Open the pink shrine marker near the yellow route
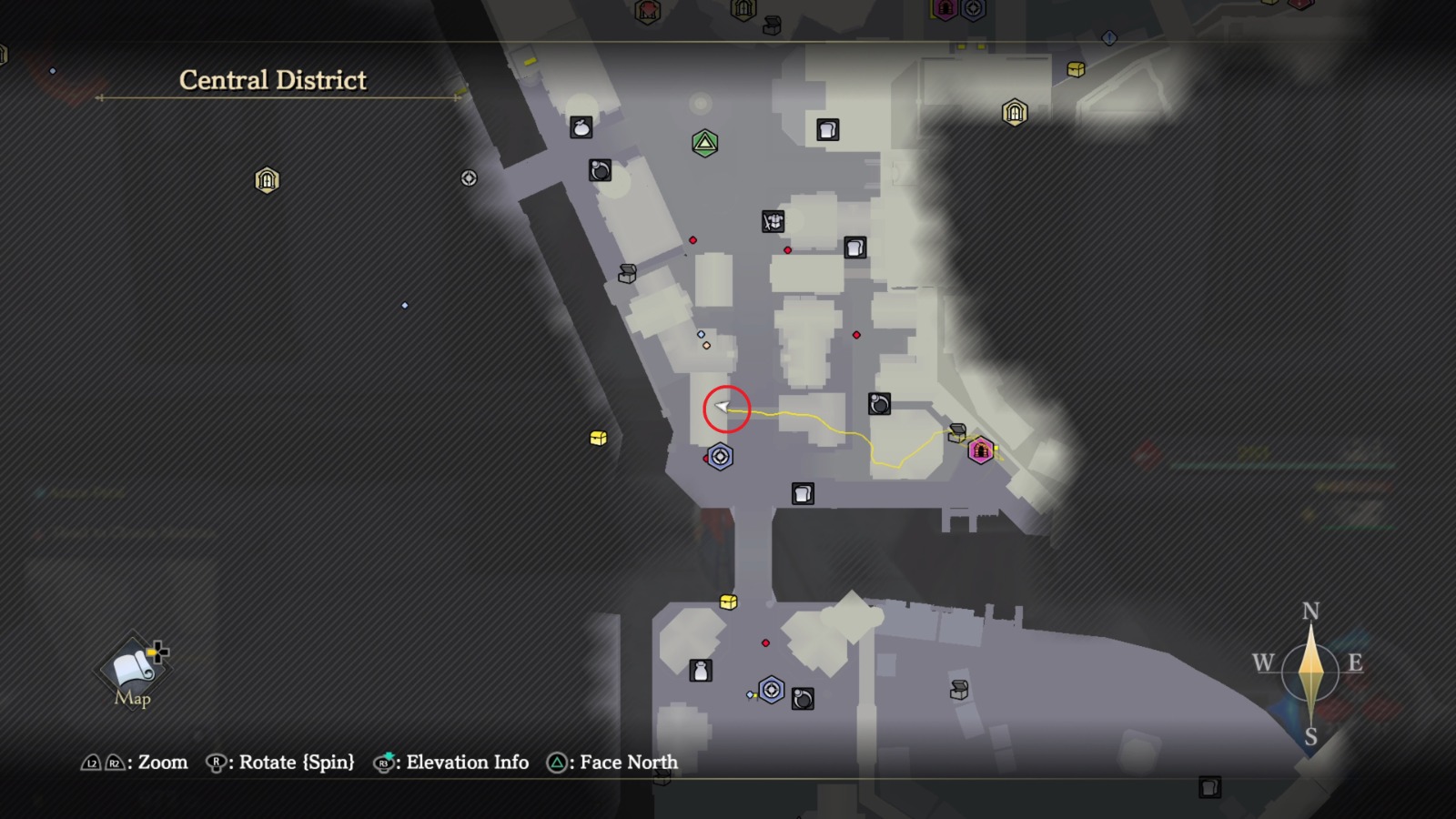This screenshot has width=1456, height=819. click(979, 450)
